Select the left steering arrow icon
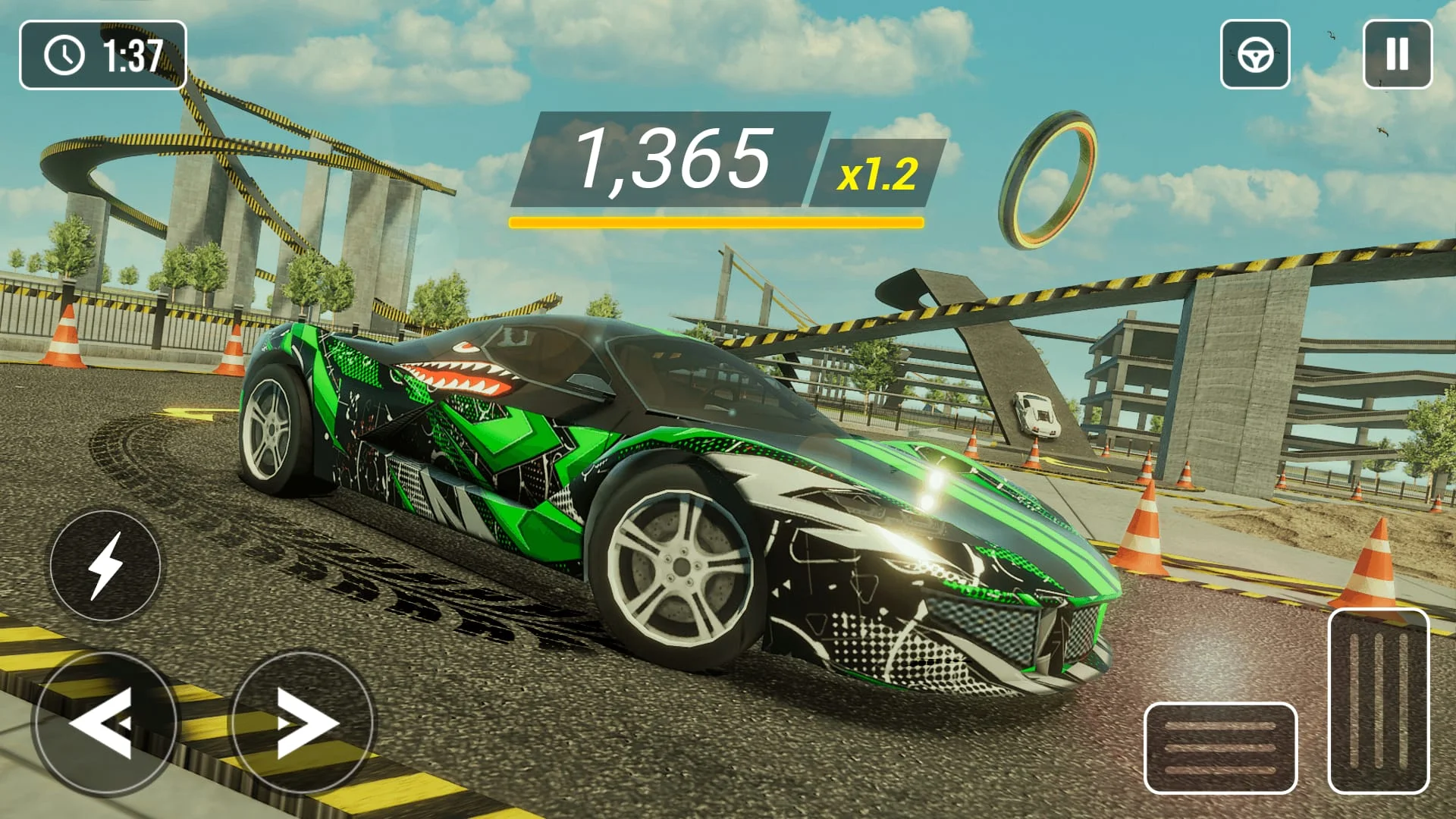Image resolution: width=1456 pixels, height=819 pixels. click(106, 722)
